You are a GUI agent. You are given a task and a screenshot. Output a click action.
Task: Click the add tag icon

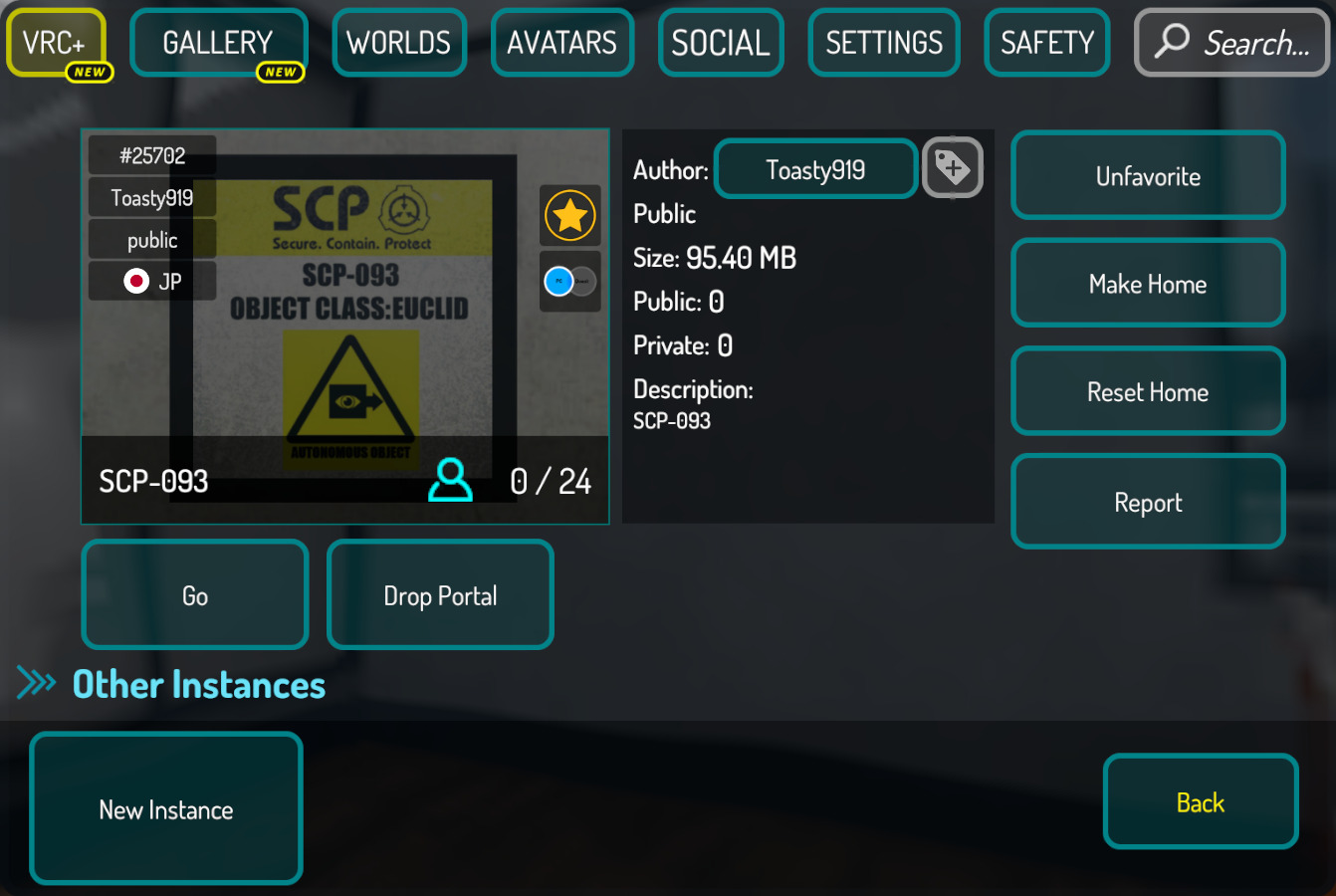pos(953,168)
